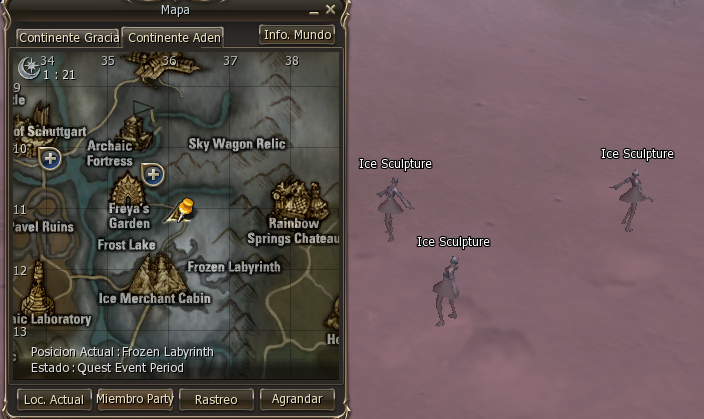704x419 pixels.
Task: Switch to the Continente Gracia tab
Action: 68,37
